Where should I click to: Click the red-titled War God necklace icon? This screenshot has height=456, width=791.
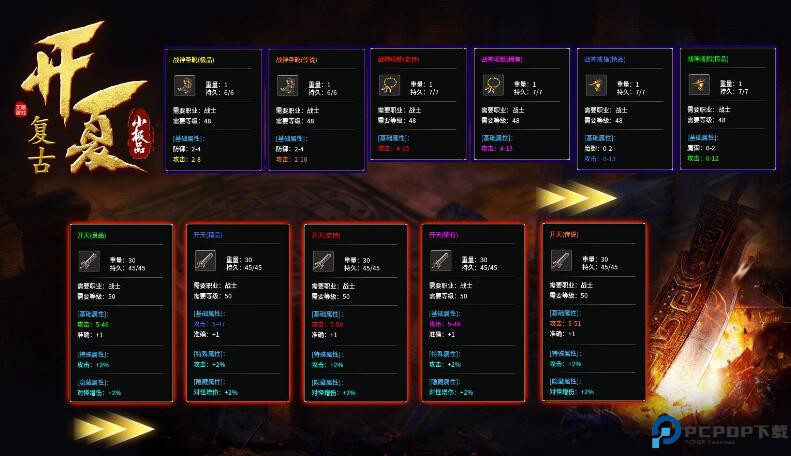[x=388, y=86]
